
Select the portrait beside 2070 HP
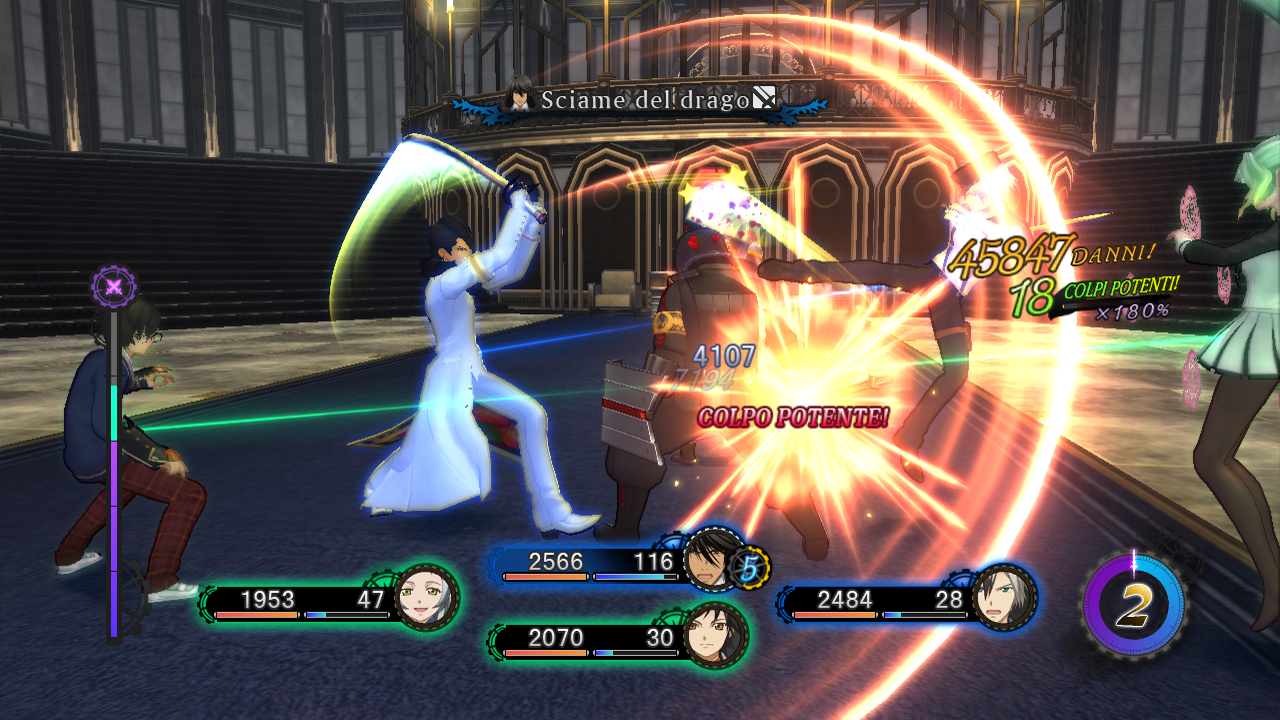(x=714, y=635)
